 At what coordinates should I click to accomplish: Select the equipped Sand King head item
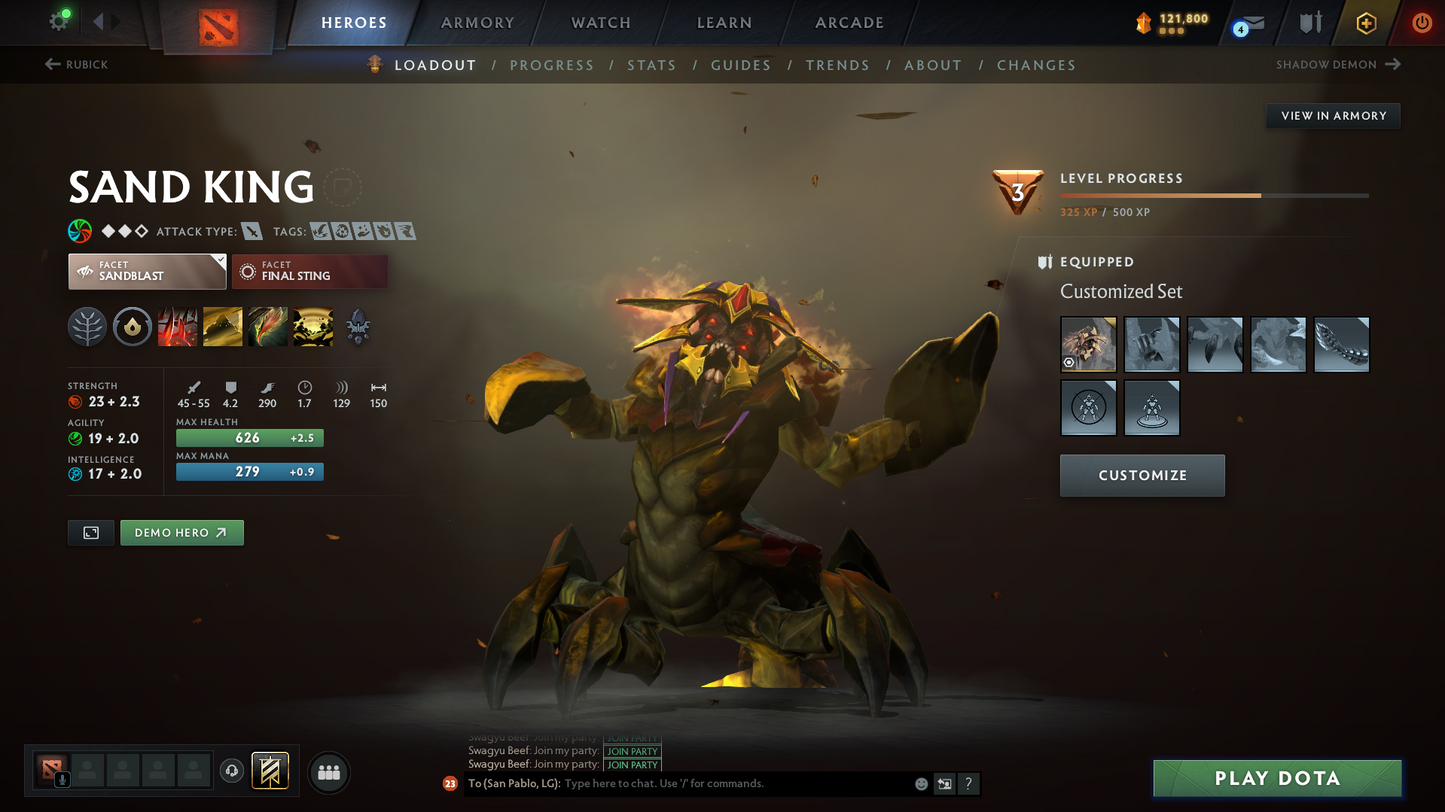(x=1088, y=345)
